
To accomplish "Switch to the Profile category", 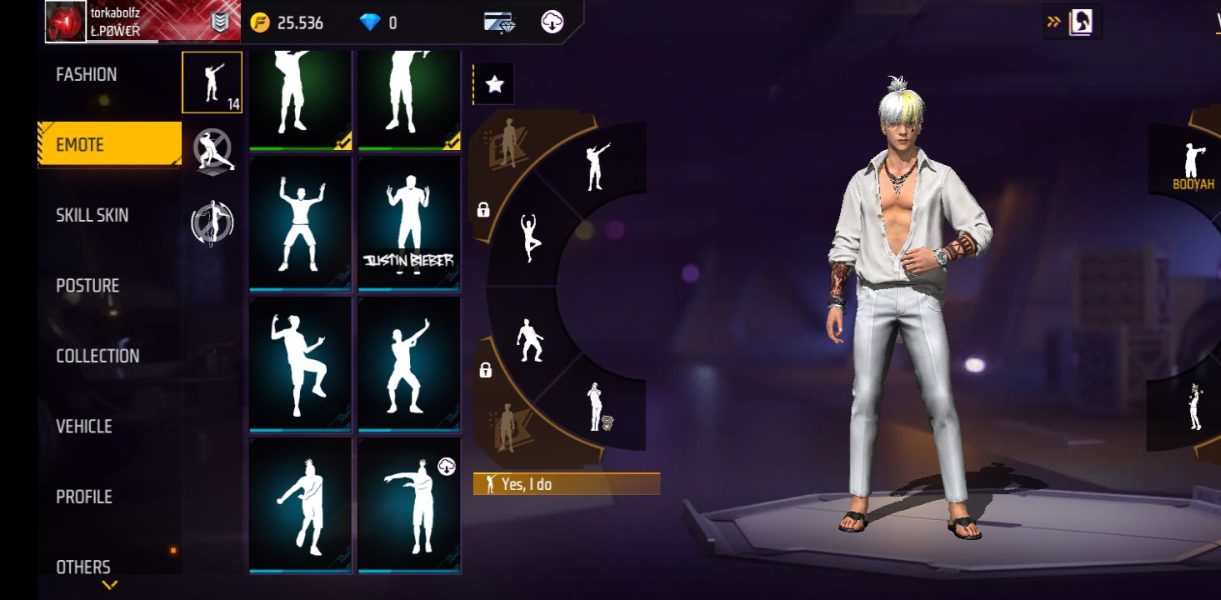I will pos(84,497).
